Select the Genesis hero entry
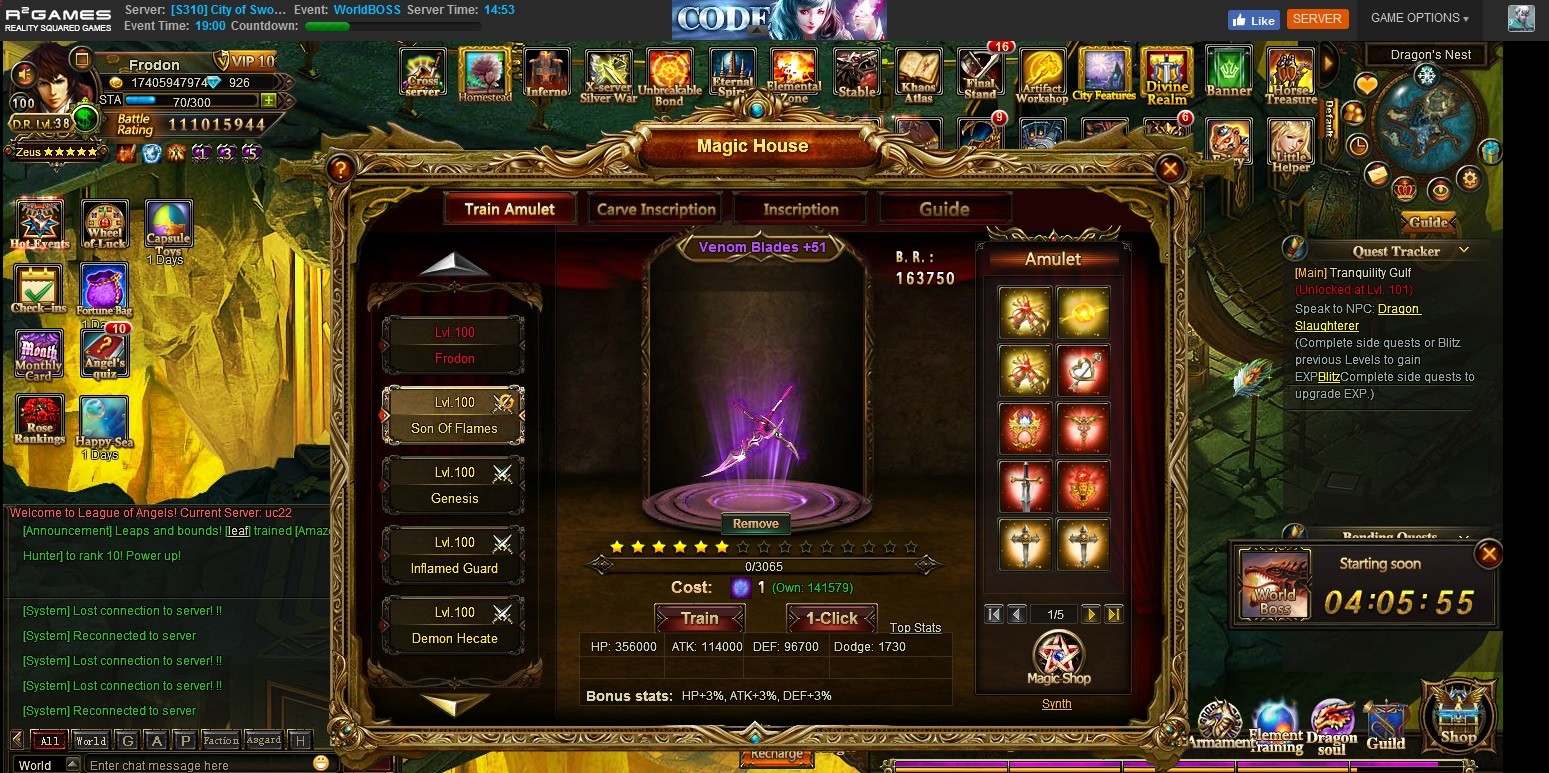Image resolution: width=1549 pixels, height=773 pixels. 454,485
